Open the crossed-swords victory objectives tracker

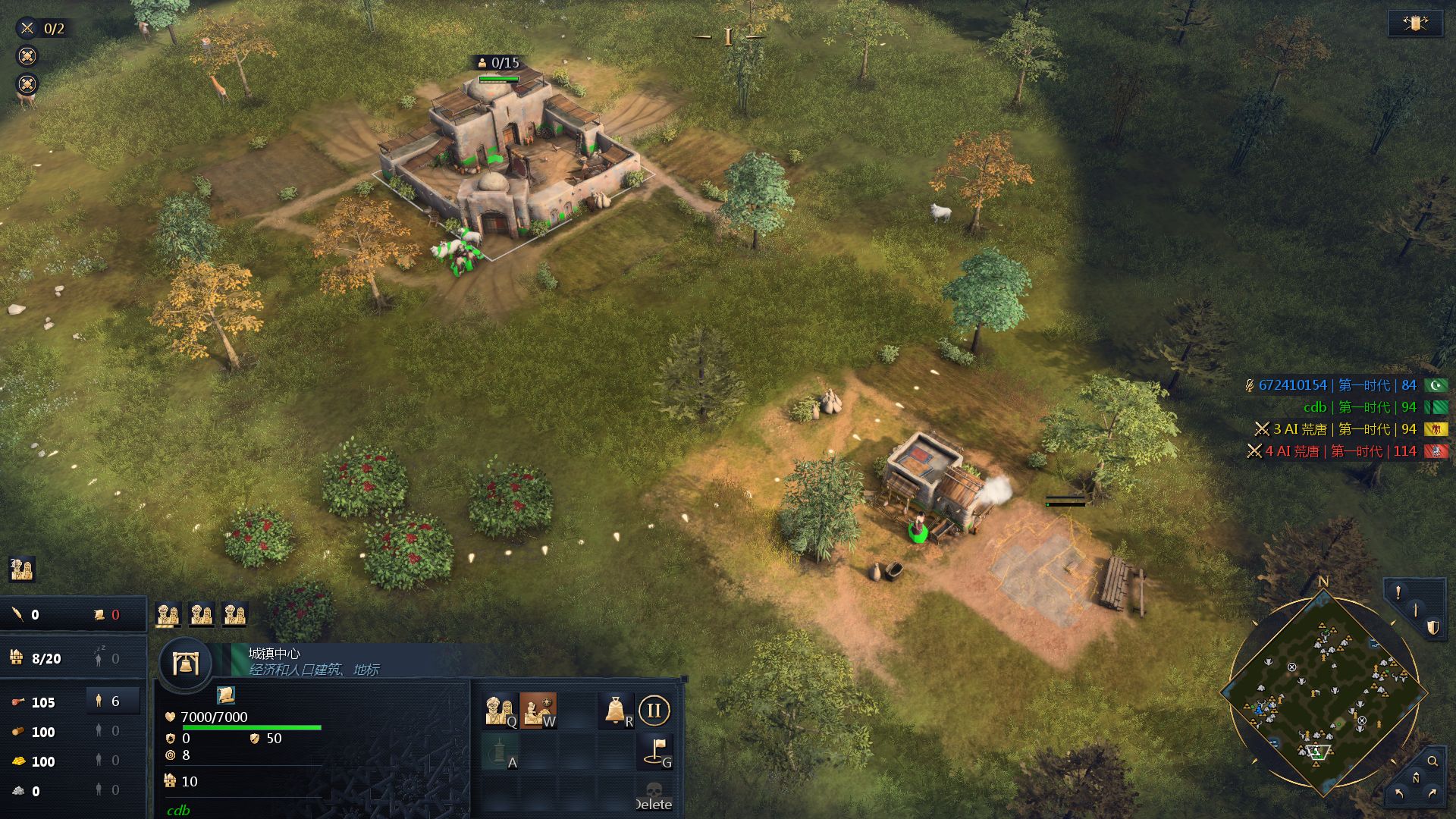click(x=42, y=29)
